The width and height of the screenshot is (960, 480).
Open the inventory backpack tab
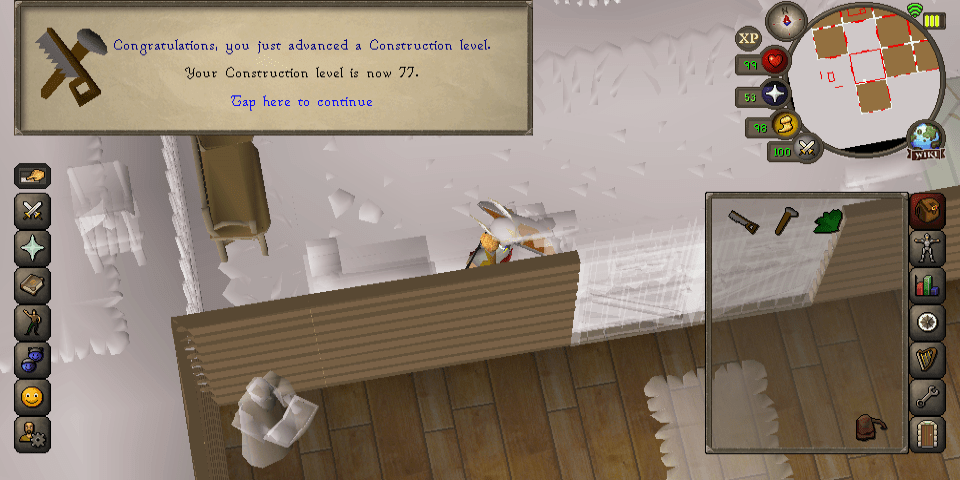[927, 212]
